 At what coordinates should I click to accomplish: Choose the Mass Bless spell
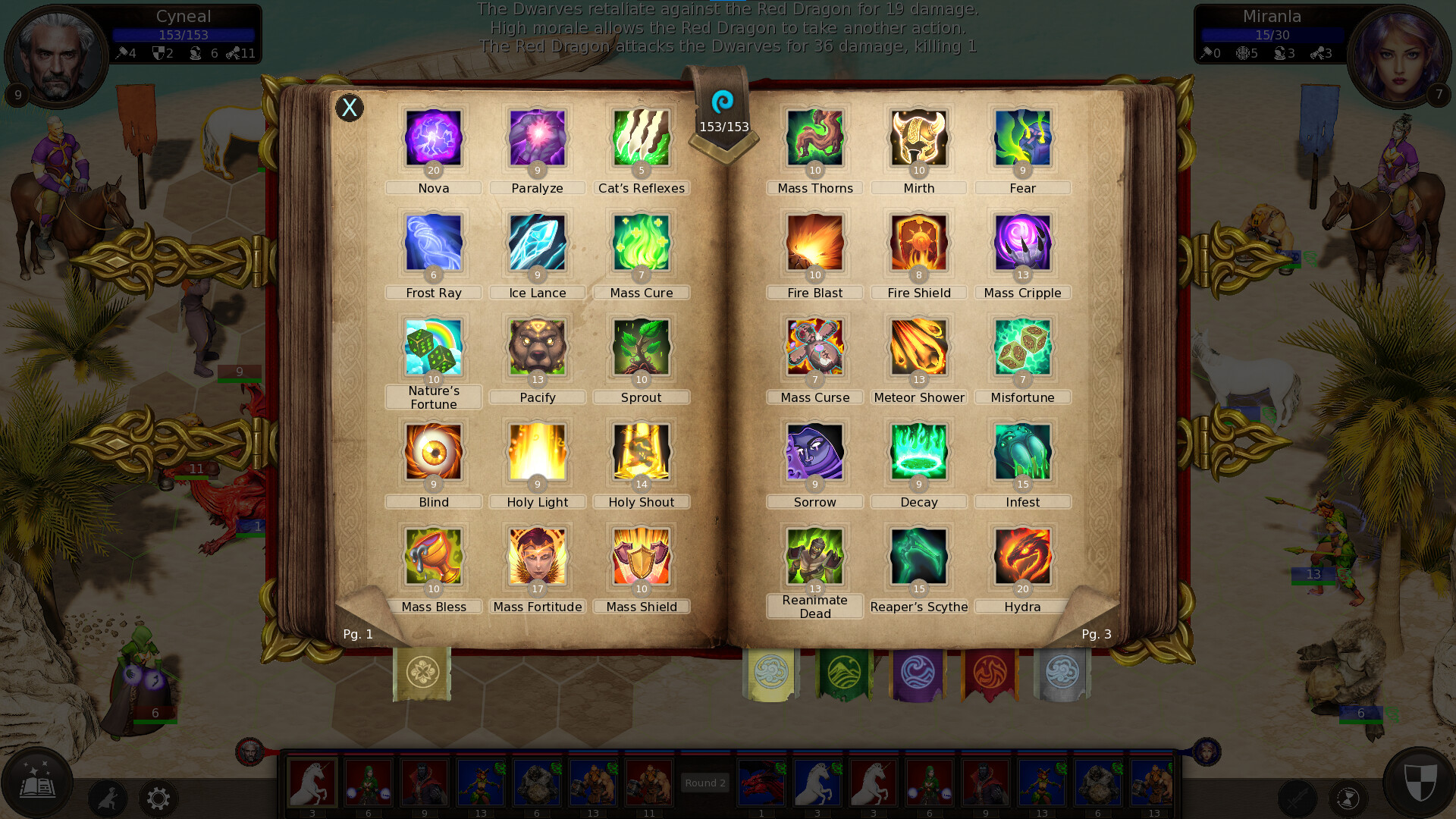[x=433, y=557]
